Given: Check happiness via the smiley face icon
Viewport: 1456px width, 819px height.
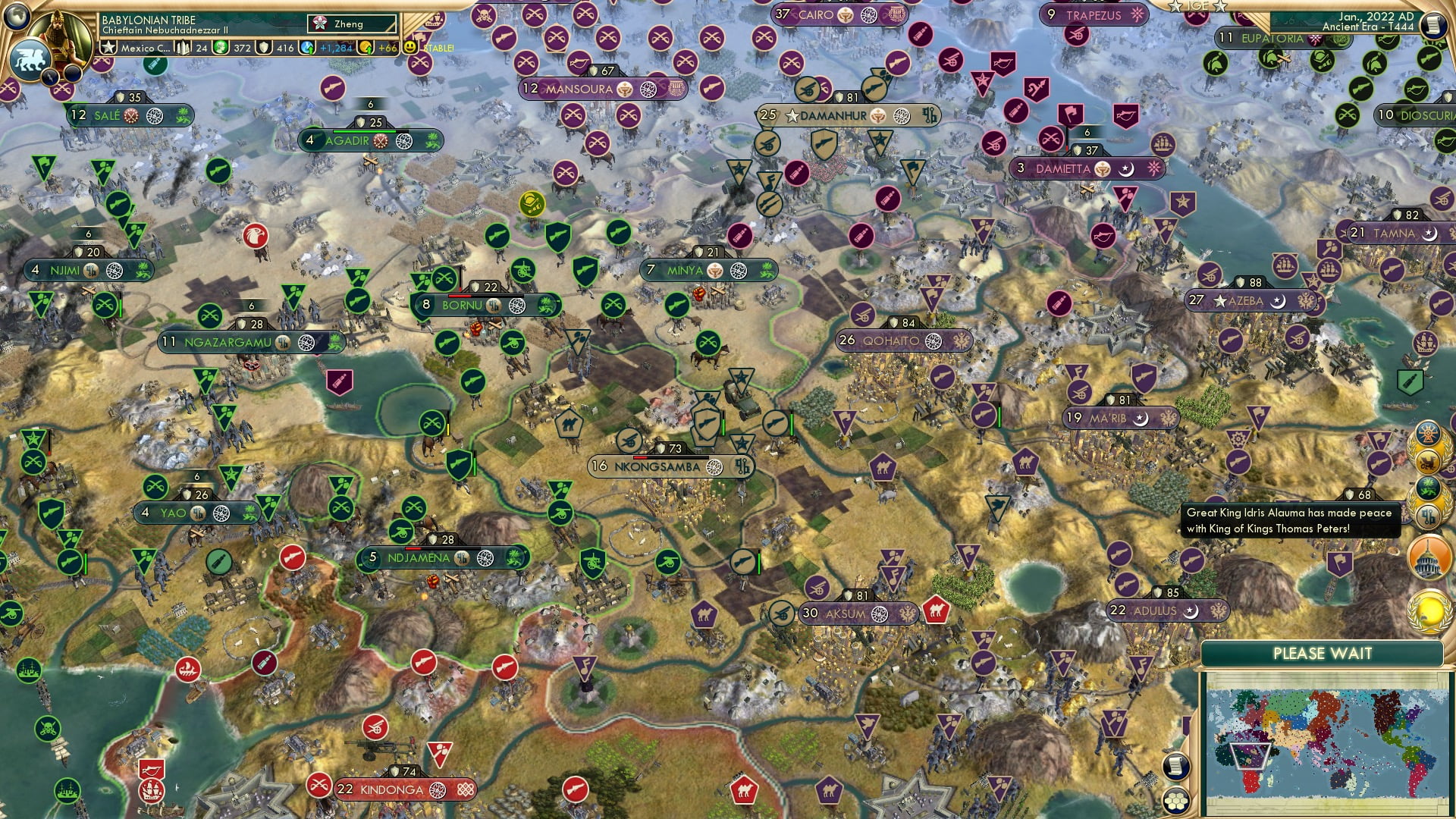Looking at the screenshot, I should [x=409, y=47].
